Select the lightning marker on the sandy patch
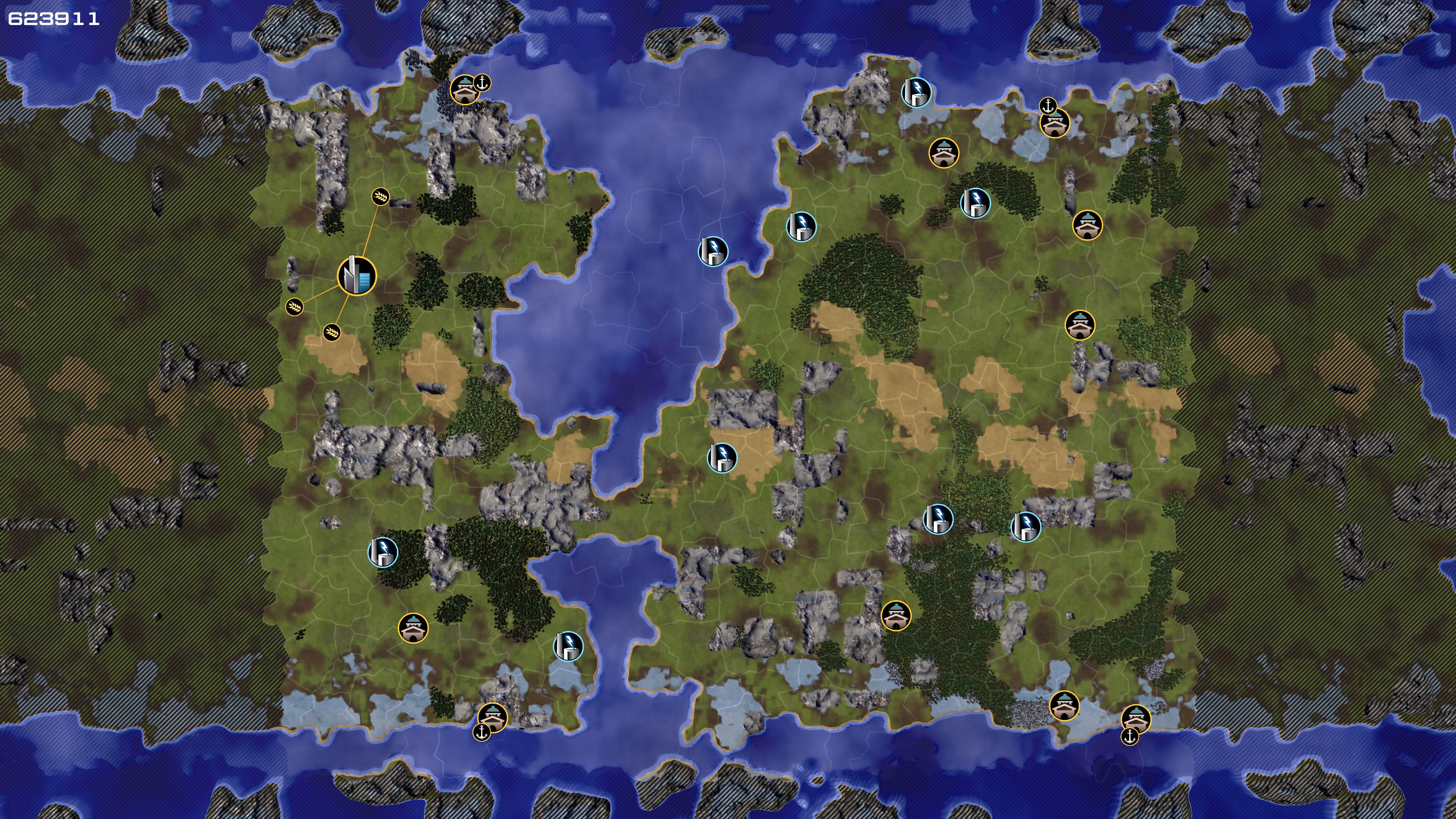 pos(722,458)
